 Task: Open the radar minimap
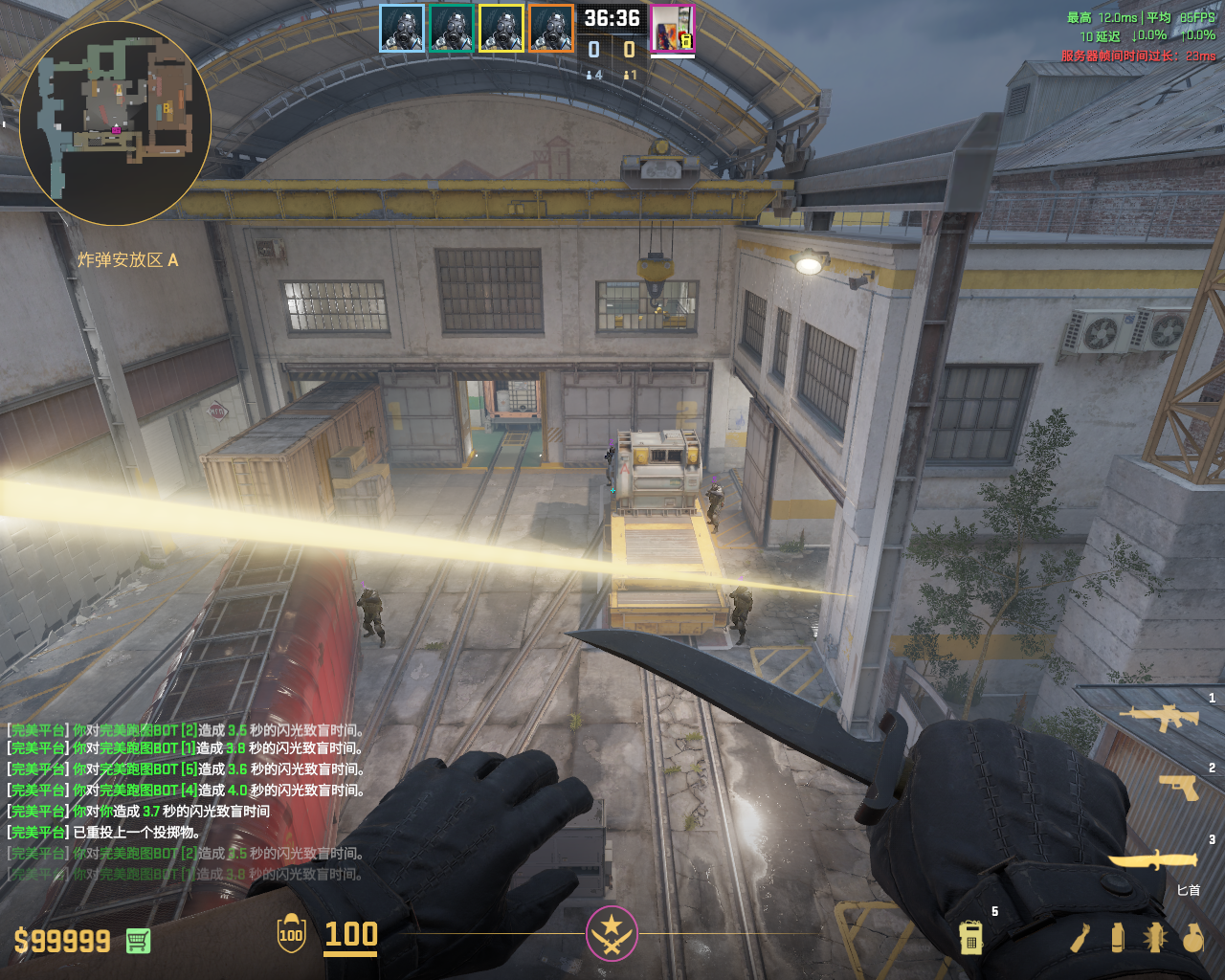pos(115,122)
